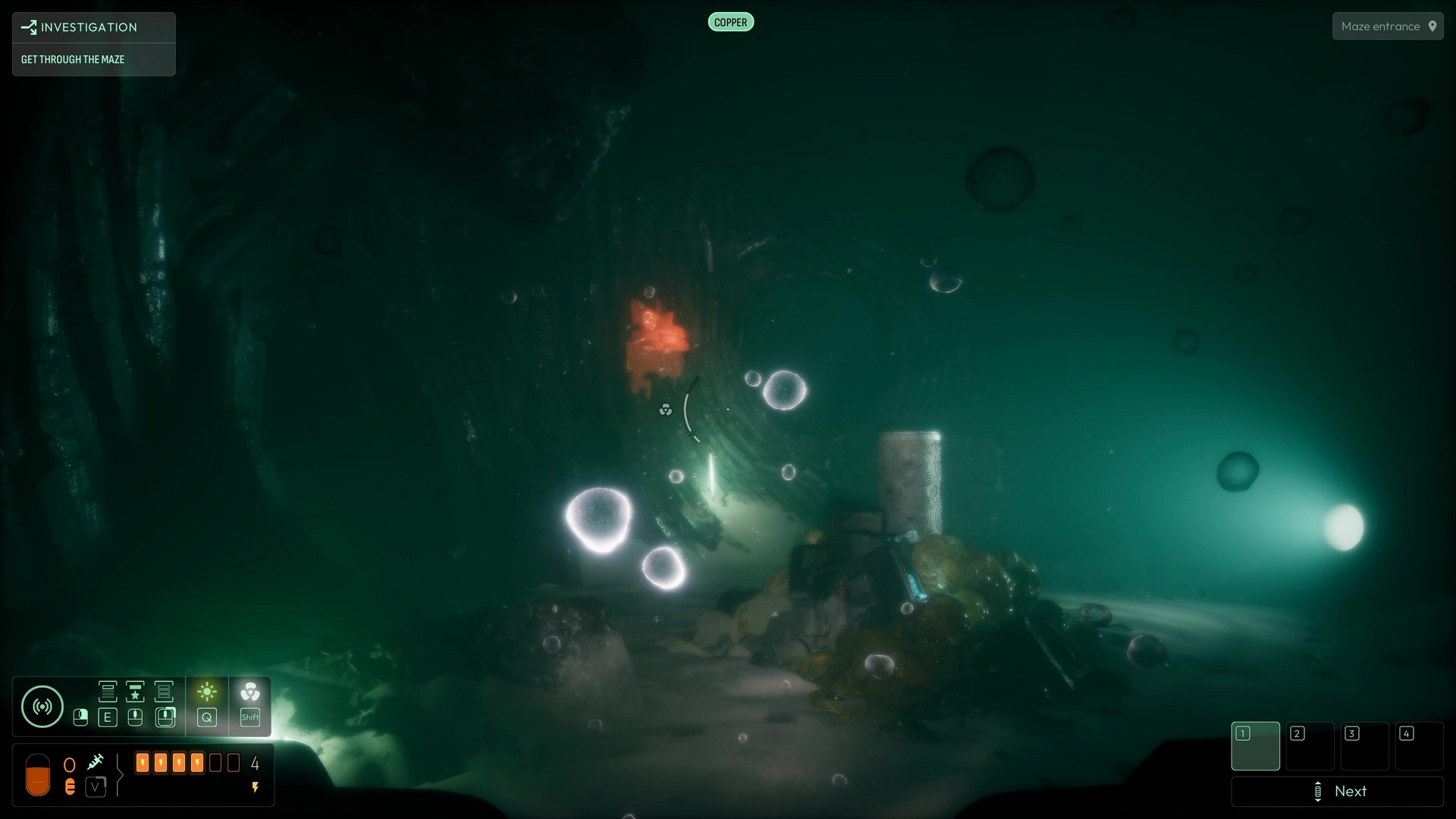This screenshot has height=819, width=1456.
Task: Select the syringe health injector icon
Action: [96, 761]
